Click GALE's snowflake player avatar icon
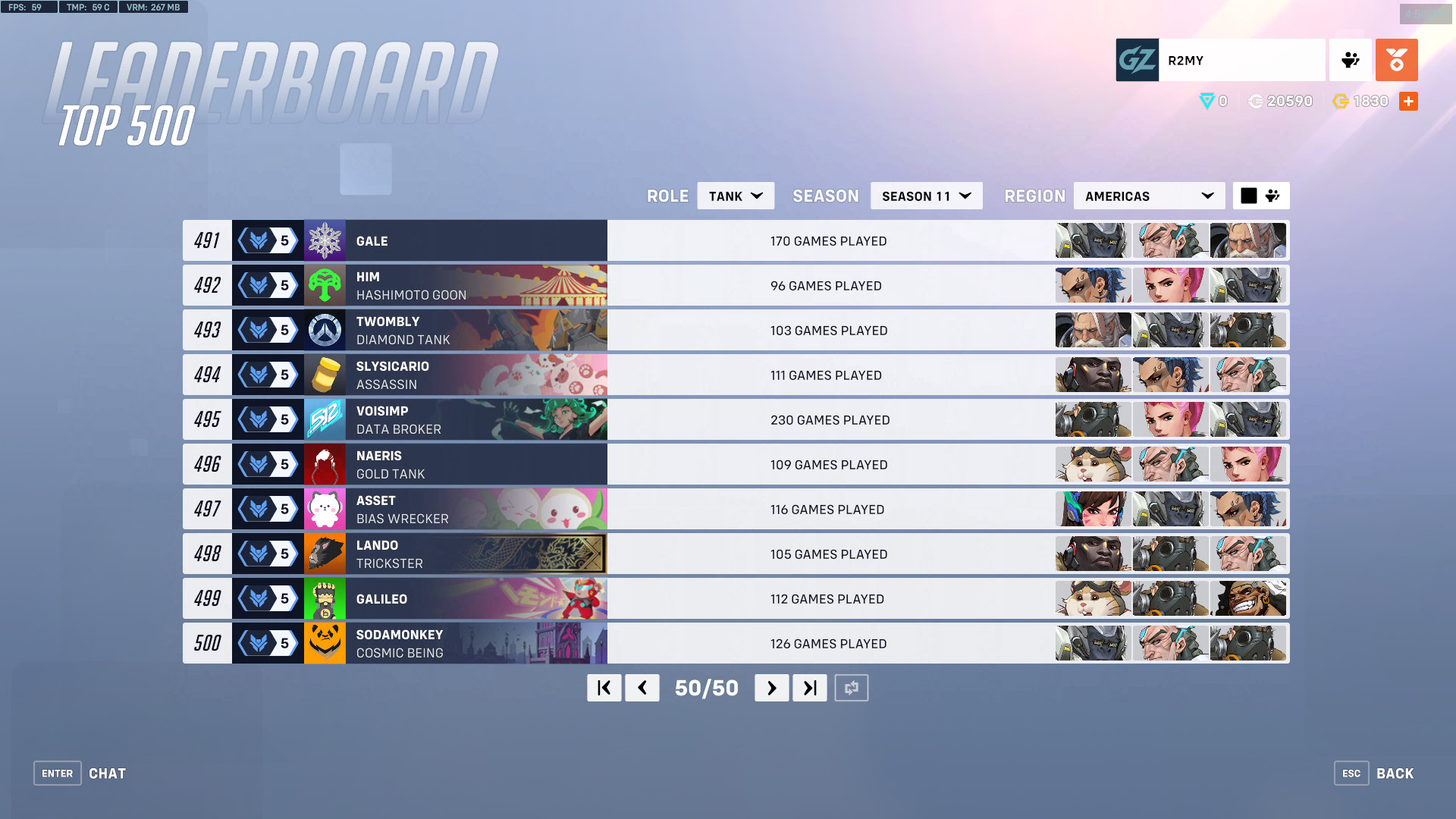1456x819 pixels. [325, 240]
